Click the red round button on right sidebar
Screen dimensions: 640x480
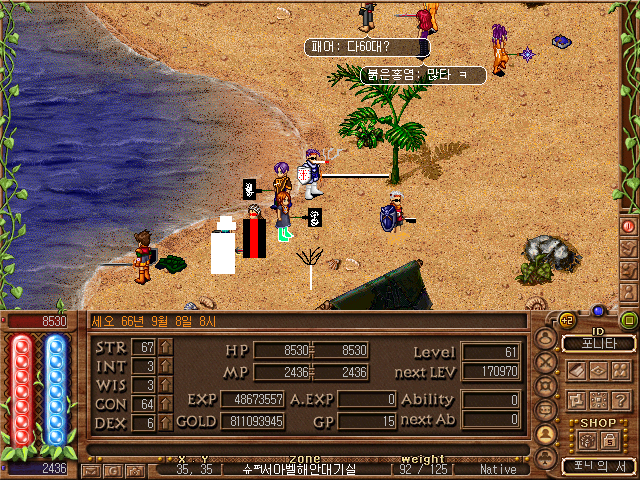point(629,226)
